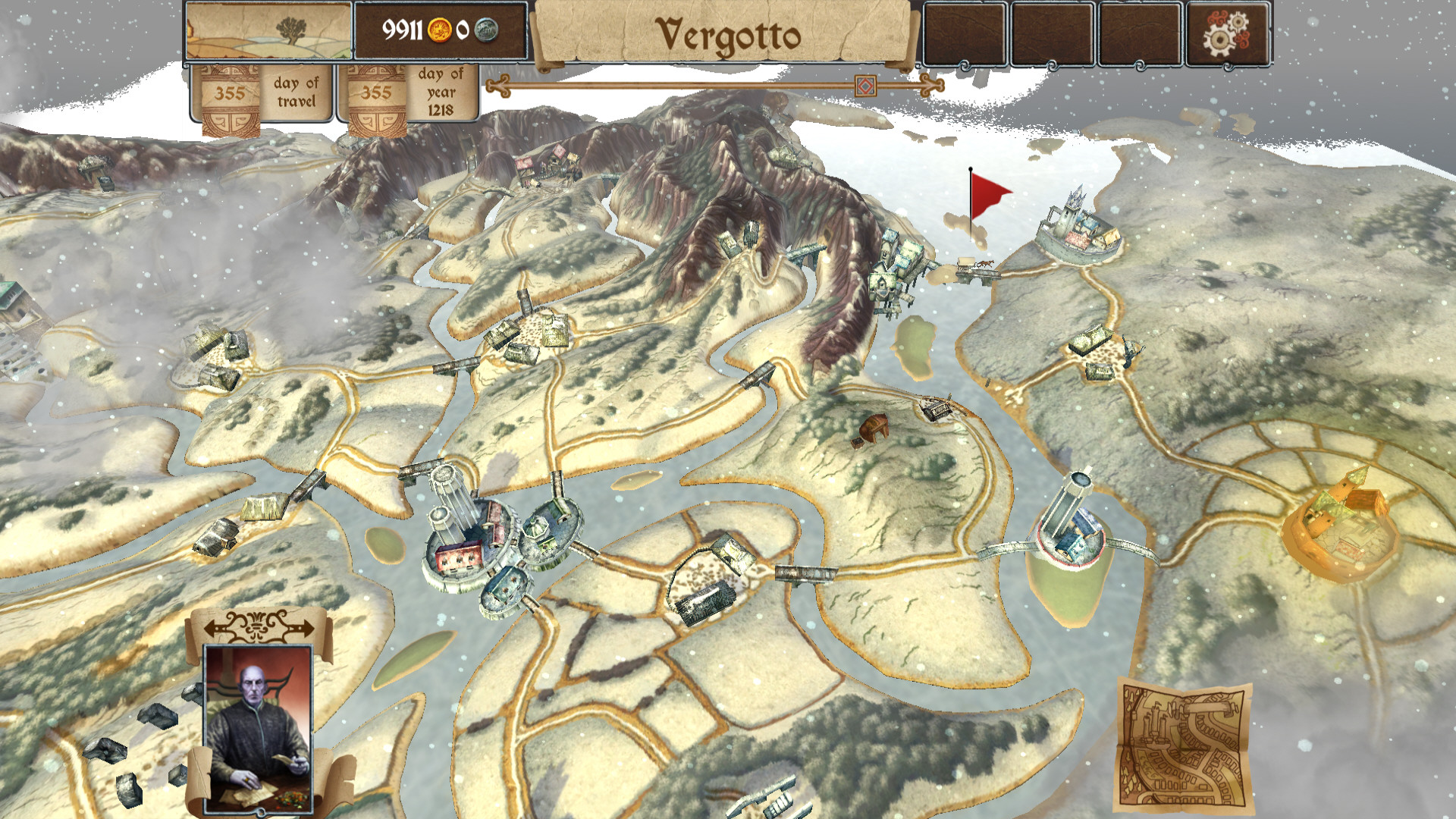Select the bald merchant character portrait
The width and height of the screenshot is (1456, 819).
[x=259, y=727]
